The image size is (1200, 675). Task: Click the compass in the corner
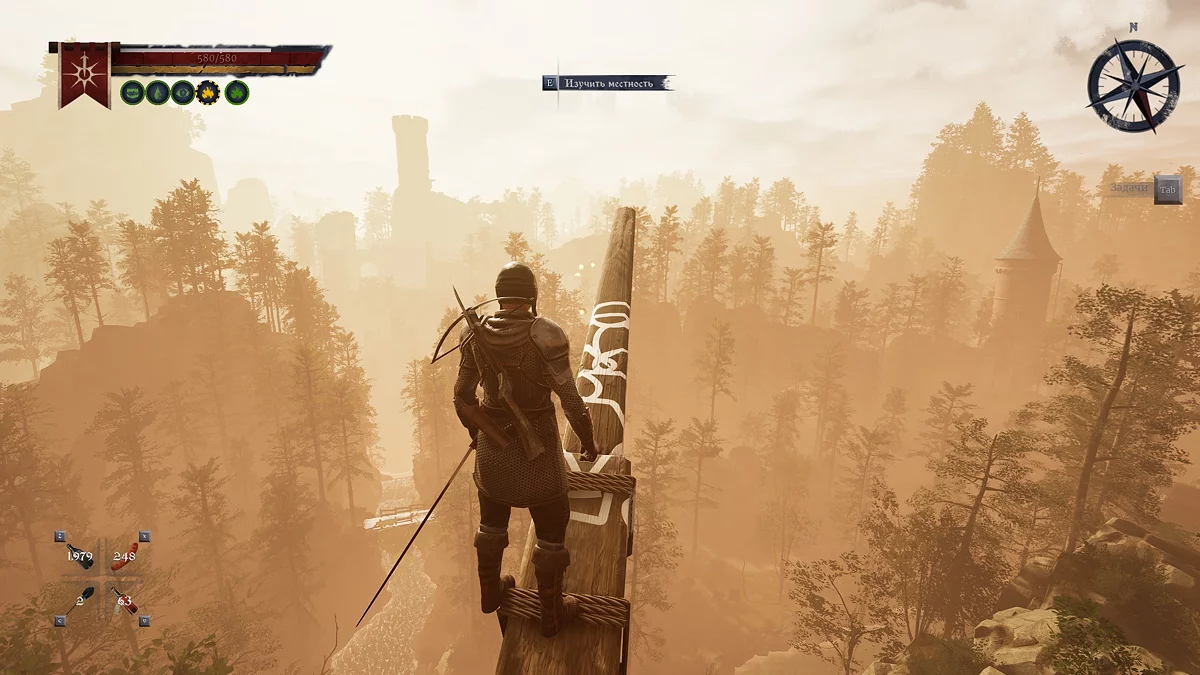(x=1134, y=85)
